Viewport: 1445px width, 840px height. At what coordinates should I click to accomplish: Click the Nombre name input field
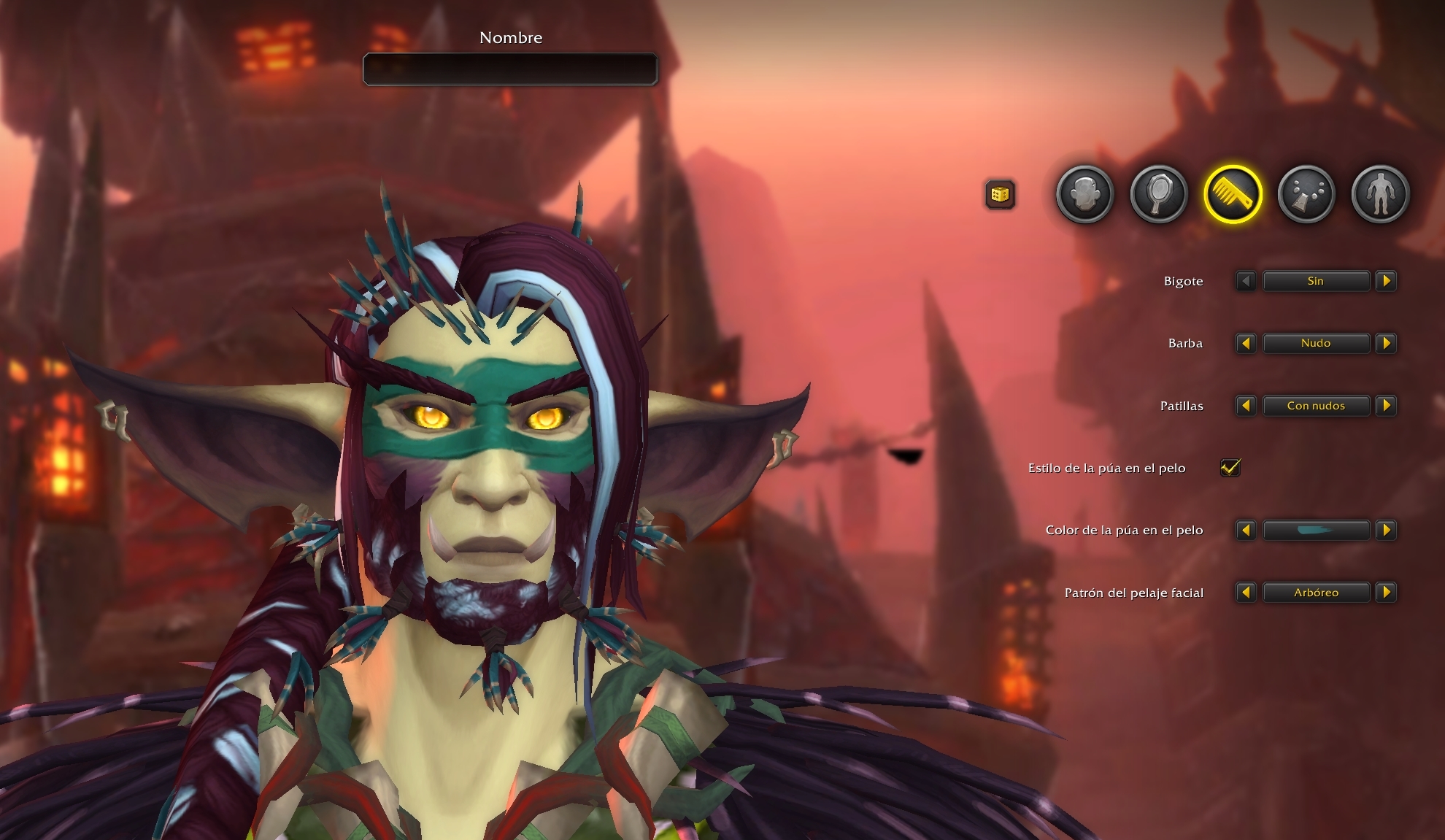[510, 69]
